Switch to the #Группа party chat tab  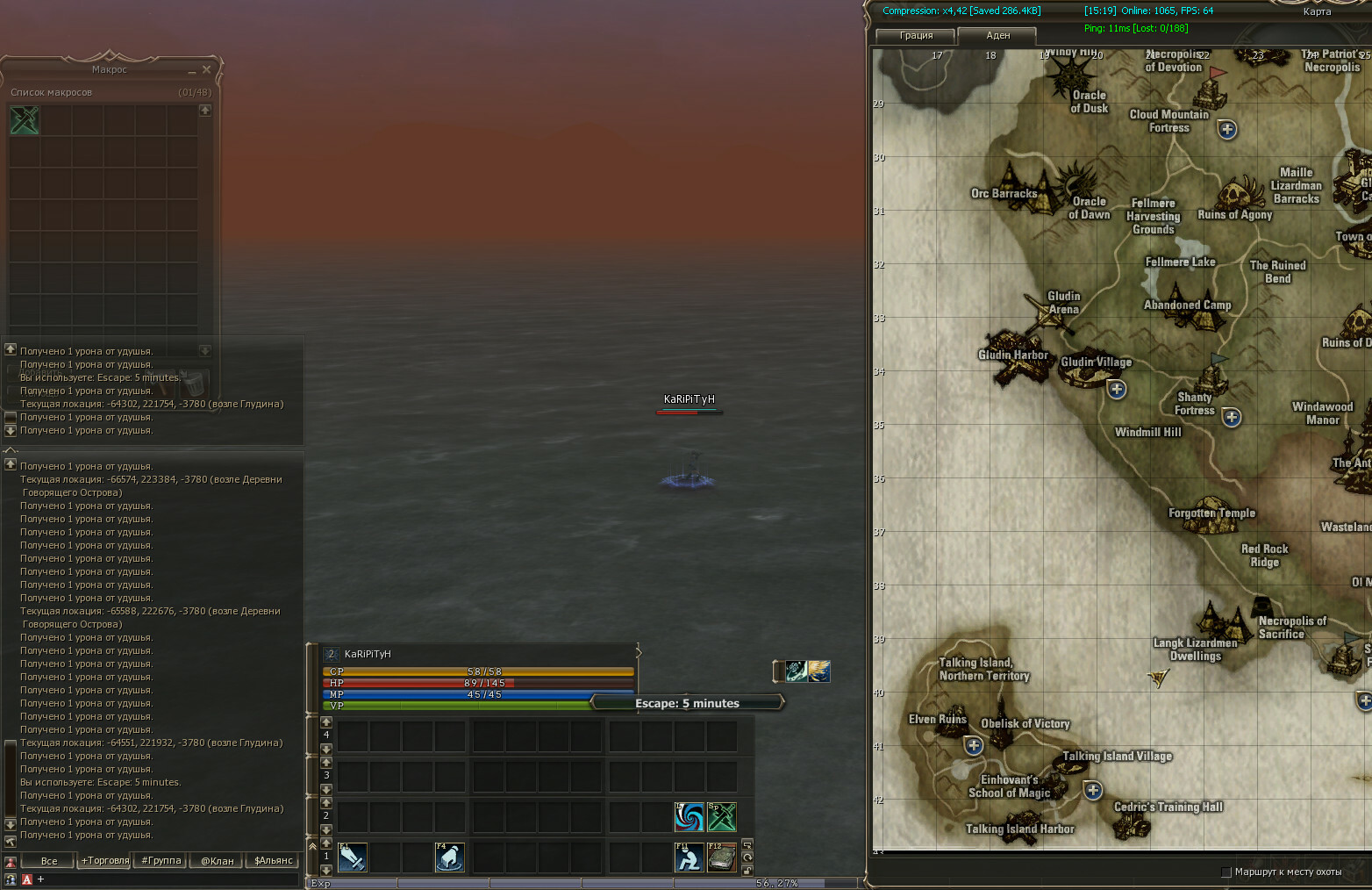coord(161,861)
